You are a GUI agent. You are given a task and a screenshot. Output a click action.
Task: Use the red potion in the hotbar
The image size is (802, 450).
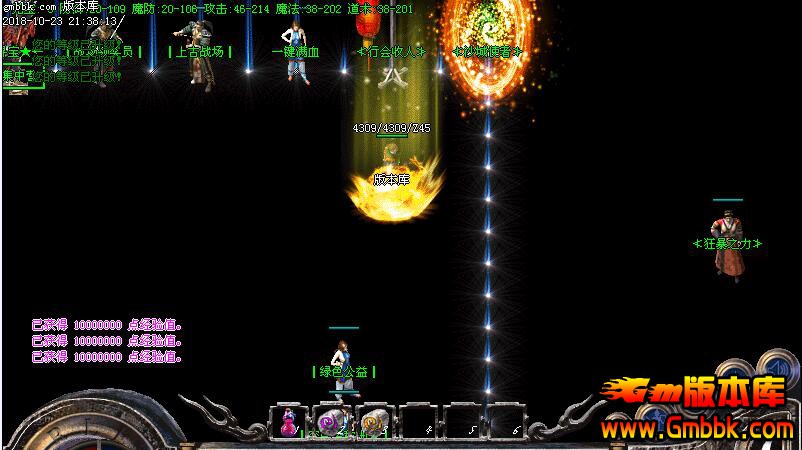point(289,423)
